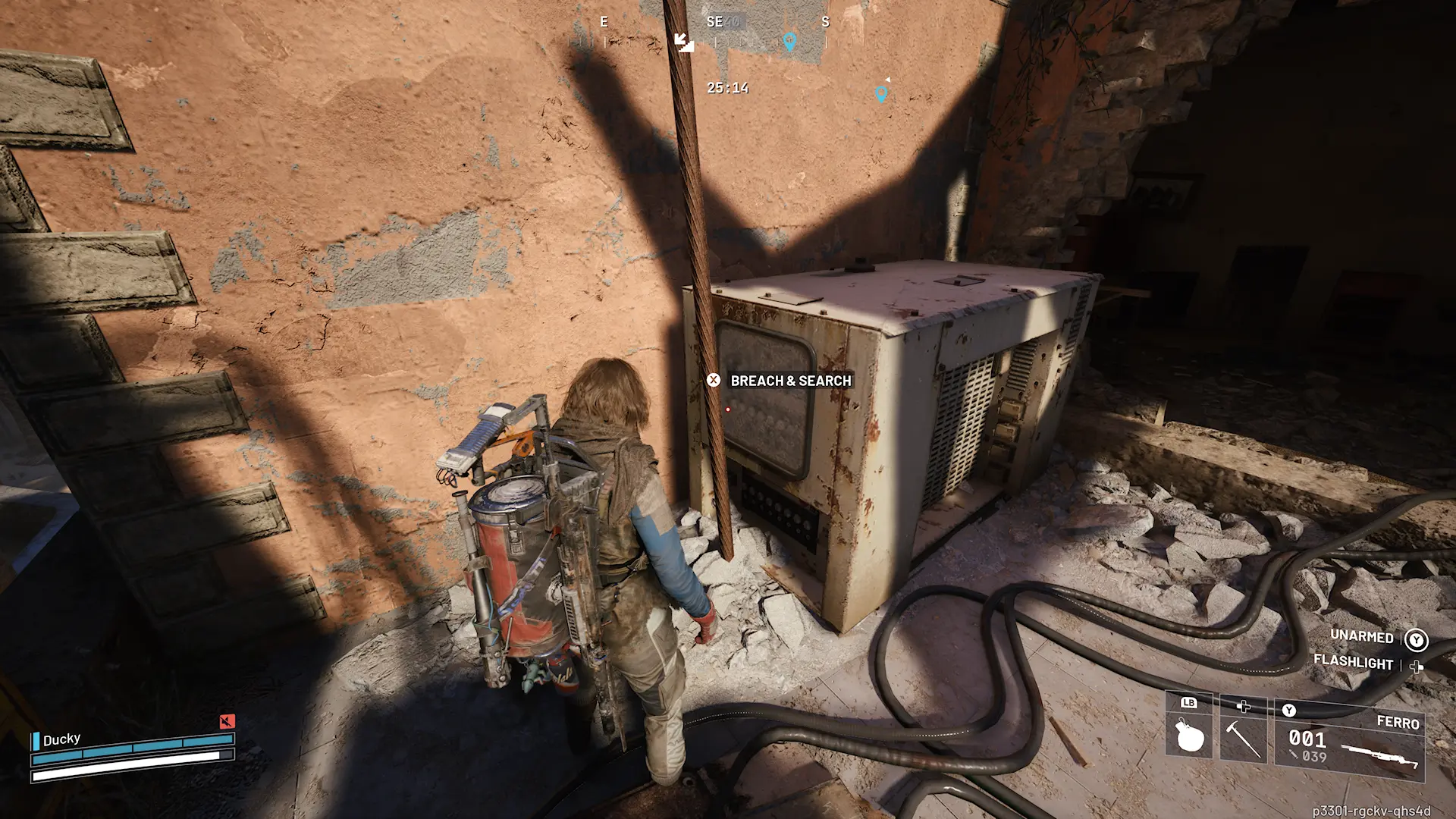Click the descending-stairs marker on the compass
This screenshot has height=819, width=1456.
point(685,43)
